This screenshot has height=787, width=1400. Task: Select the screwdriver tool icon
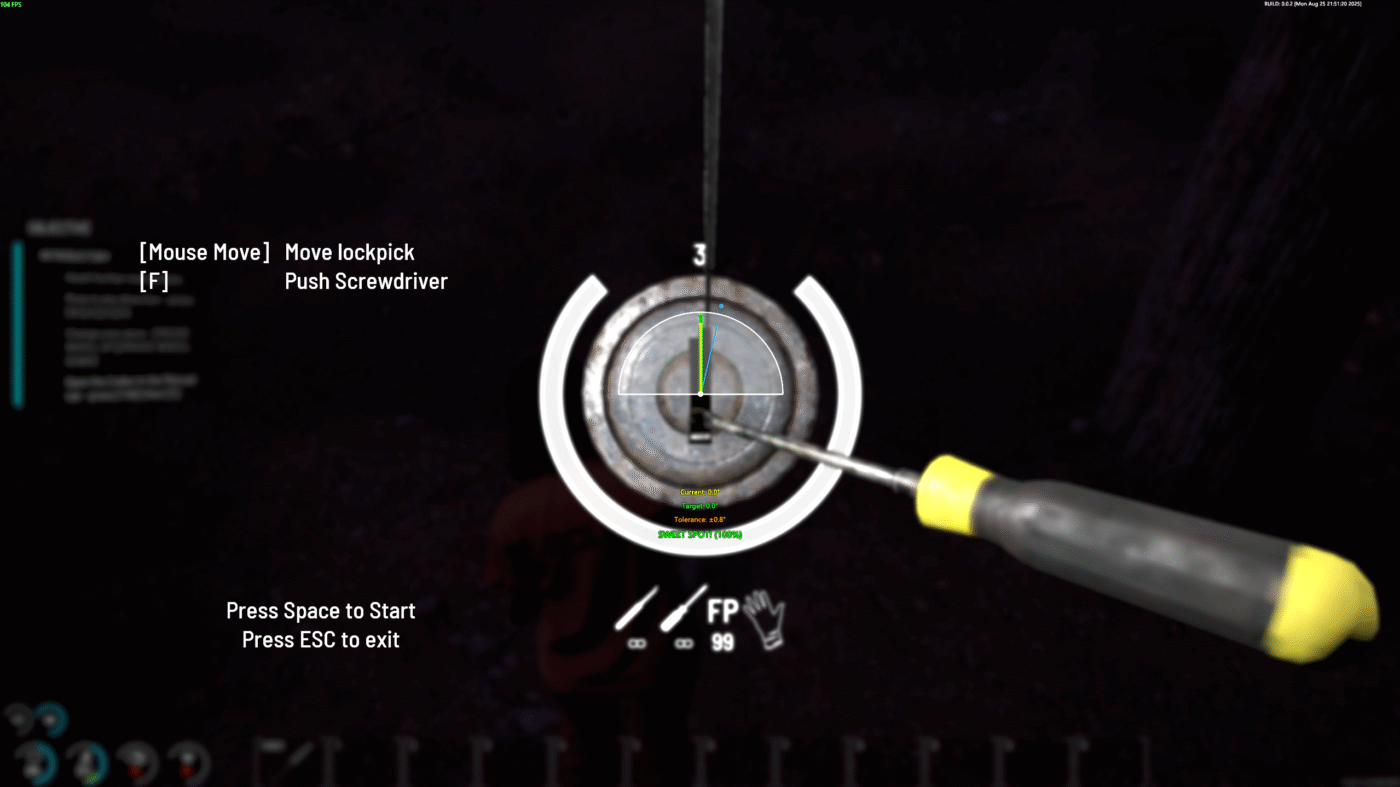click(x=683, y=609)
